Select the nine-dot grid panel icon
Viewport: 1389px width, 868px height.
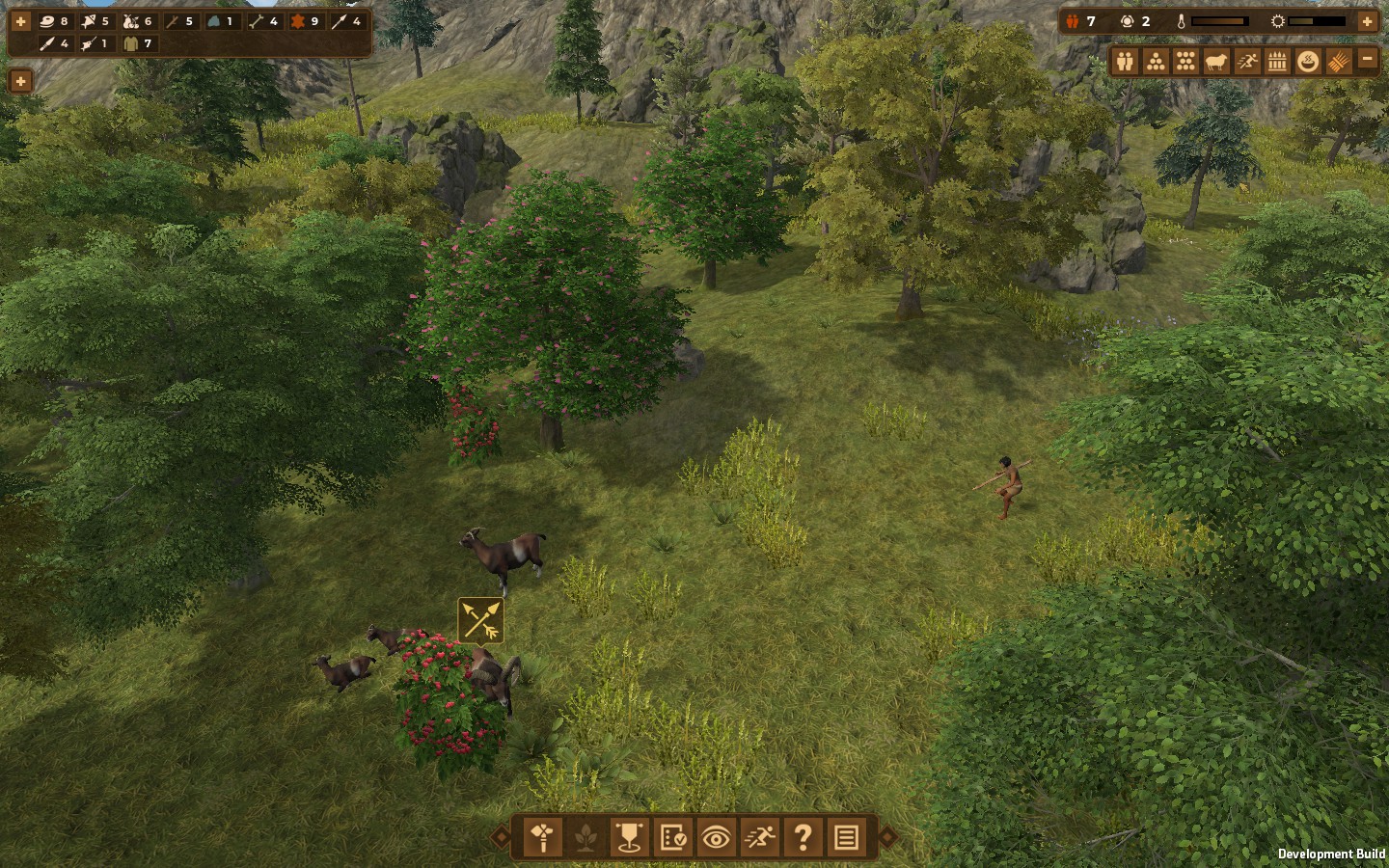tap(1185, 62)
